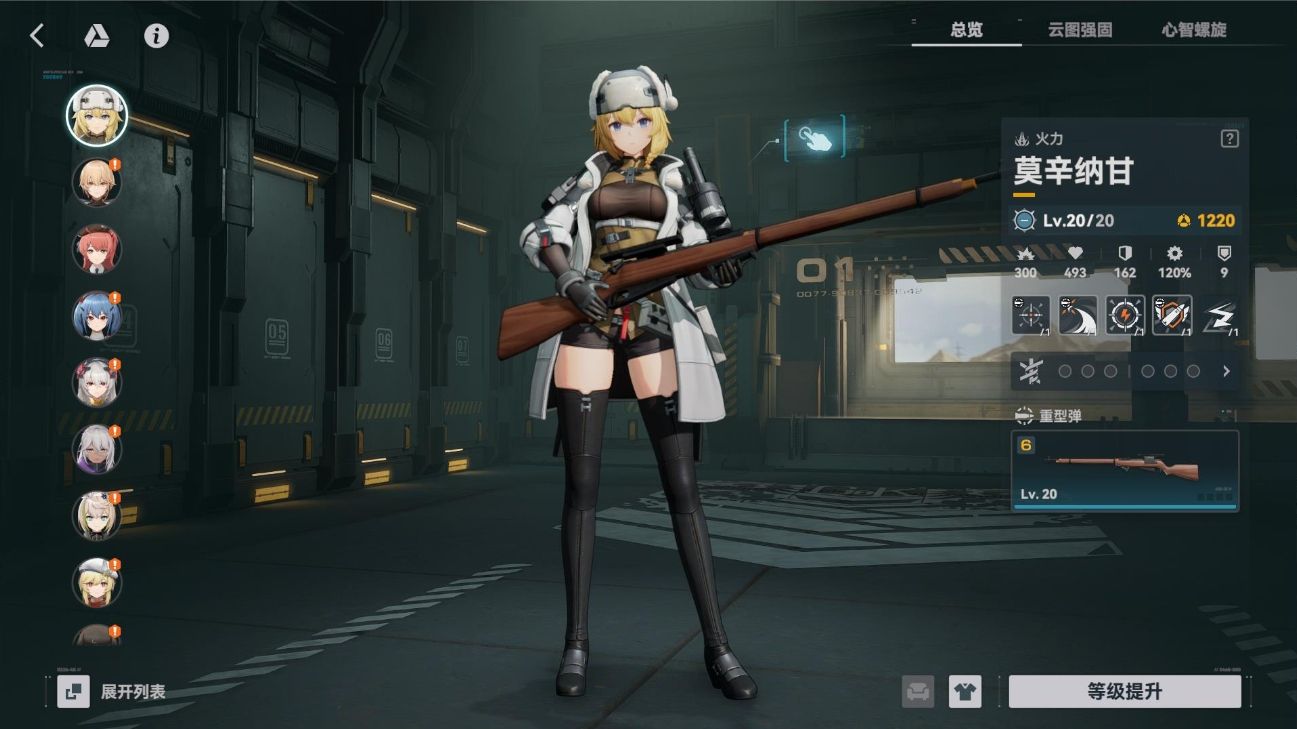
Task: Click the highlighted bullet shield skill icon
Action: coord(1170,314)
